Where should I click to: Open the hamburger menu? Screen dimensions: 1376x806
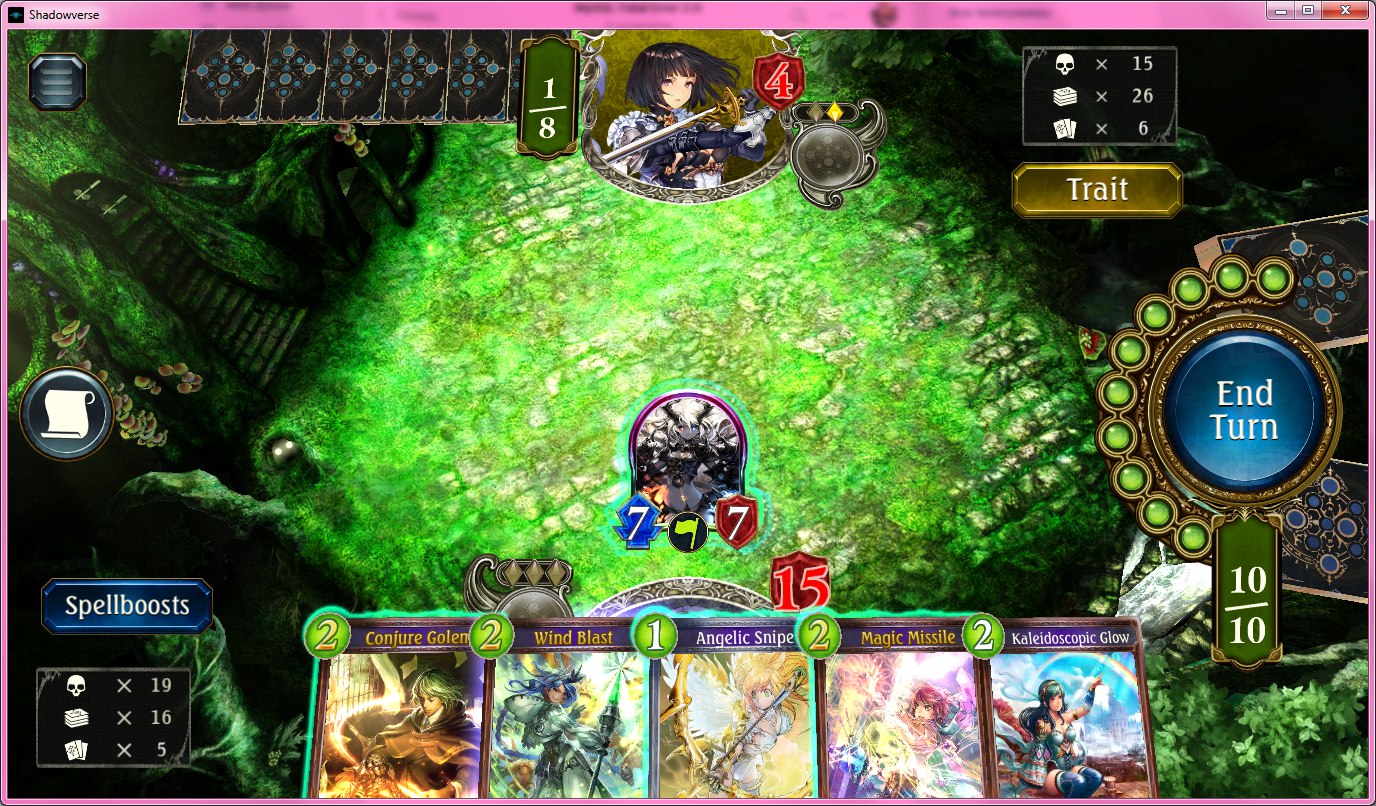click(58, 82)
